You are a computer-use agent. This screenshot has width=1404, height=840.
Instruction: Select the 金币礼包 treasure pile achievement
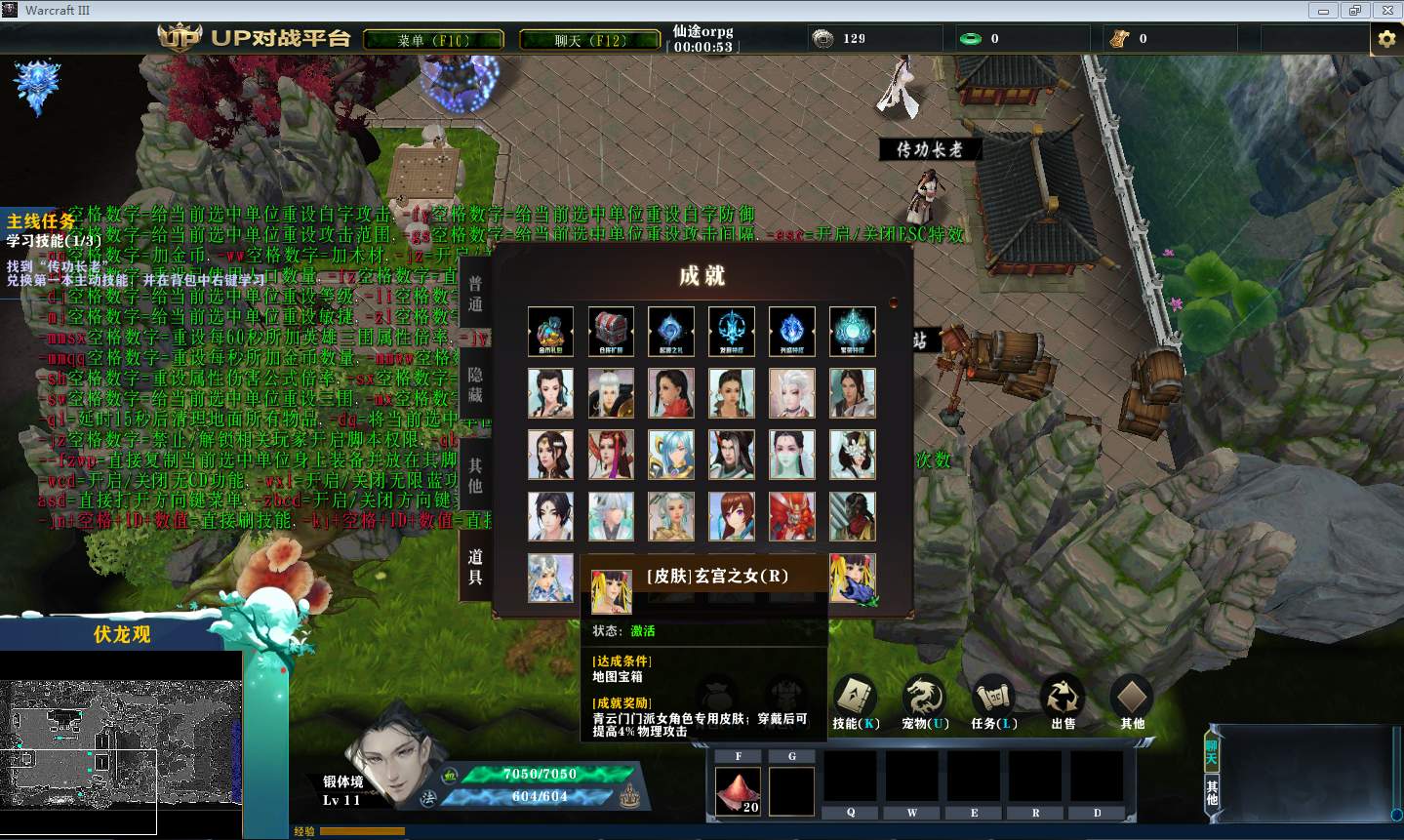[x=550, y=332]
